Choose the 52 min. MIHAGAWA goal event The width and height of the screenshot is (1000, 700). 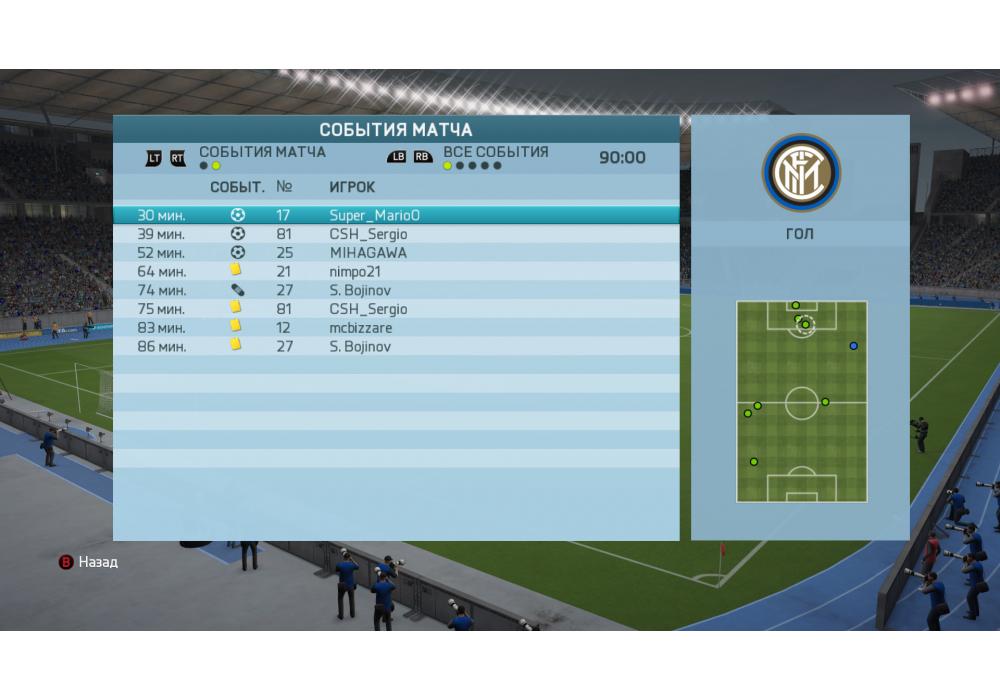(x=395, y=253)
